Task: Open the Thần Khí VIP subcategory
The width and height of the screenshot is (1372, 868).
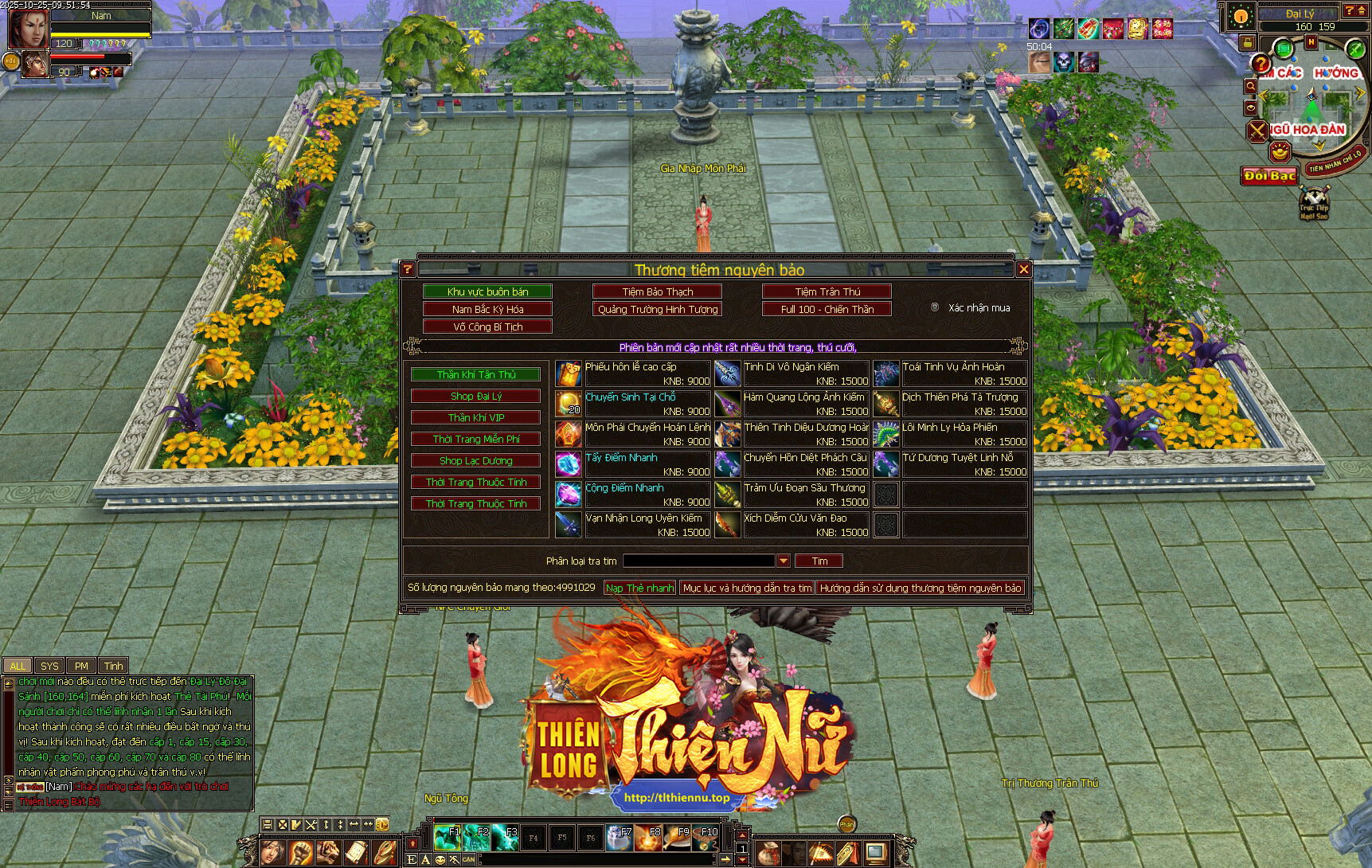Action: click(x=476, y=417)
